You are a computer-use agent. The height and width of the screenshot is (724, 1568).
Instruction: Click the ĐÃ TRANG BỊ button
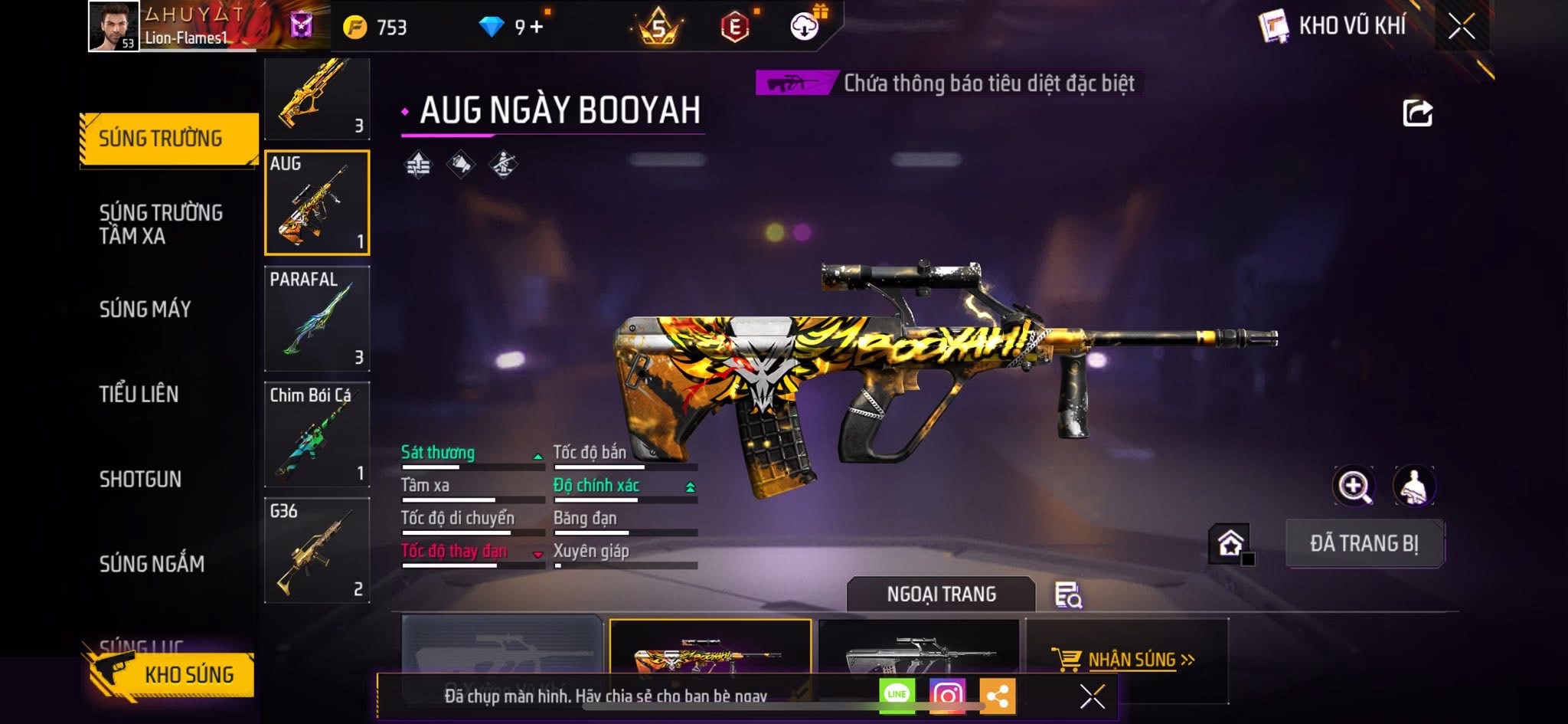(x=1364, y=543)
